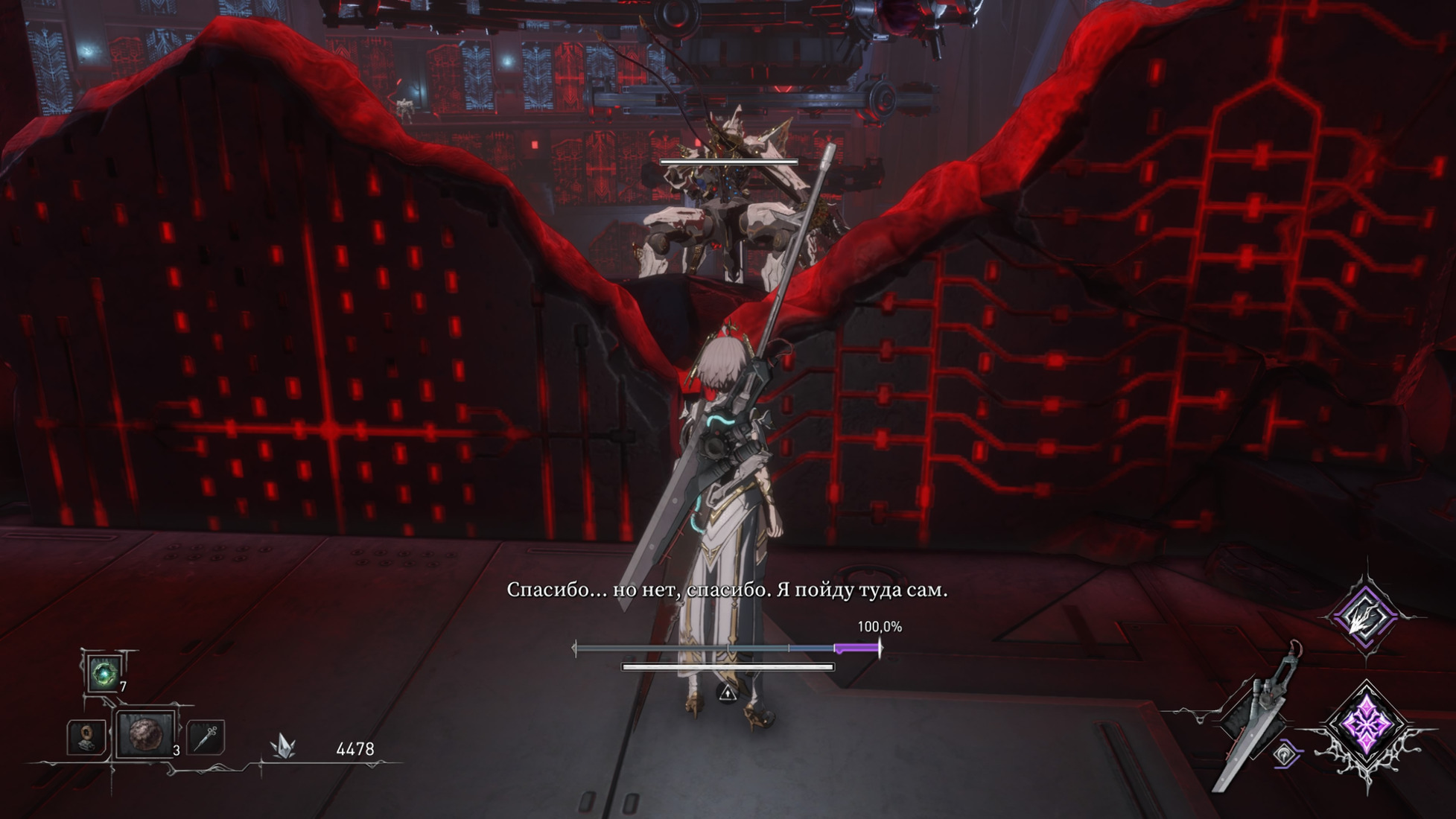Select the brown rock item slot

(144, 734)
